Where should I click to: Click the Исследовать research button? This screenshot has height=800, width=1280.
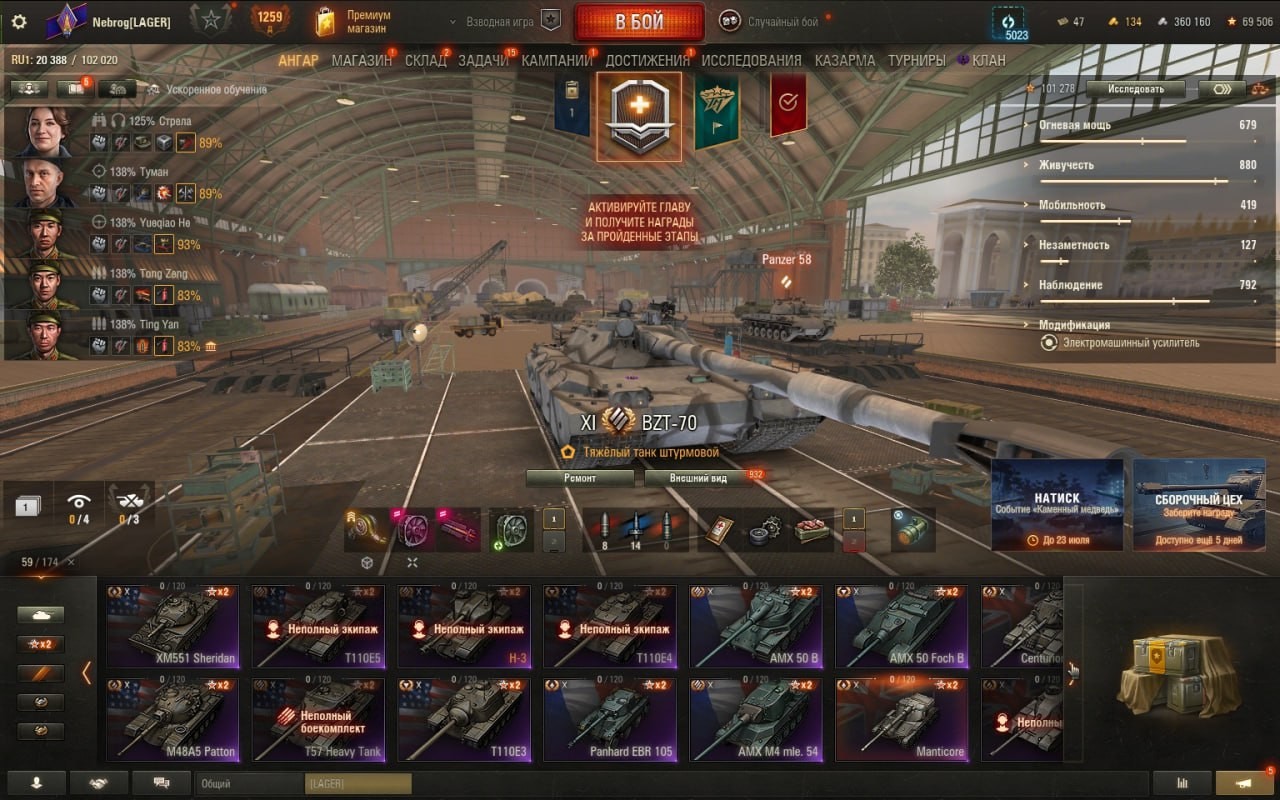1135,89
